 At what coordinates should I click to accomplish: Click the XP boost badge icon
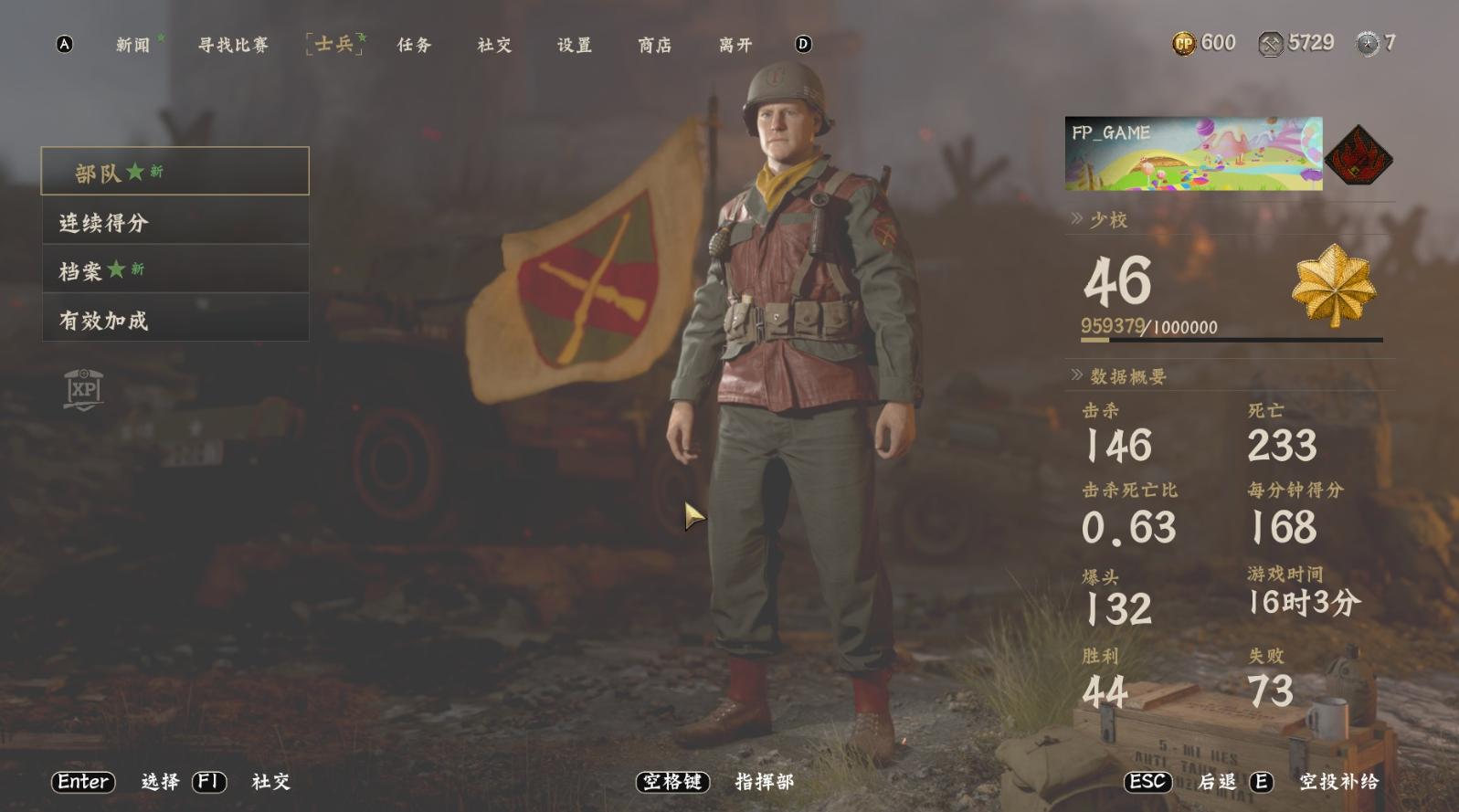tap(83, 389)
